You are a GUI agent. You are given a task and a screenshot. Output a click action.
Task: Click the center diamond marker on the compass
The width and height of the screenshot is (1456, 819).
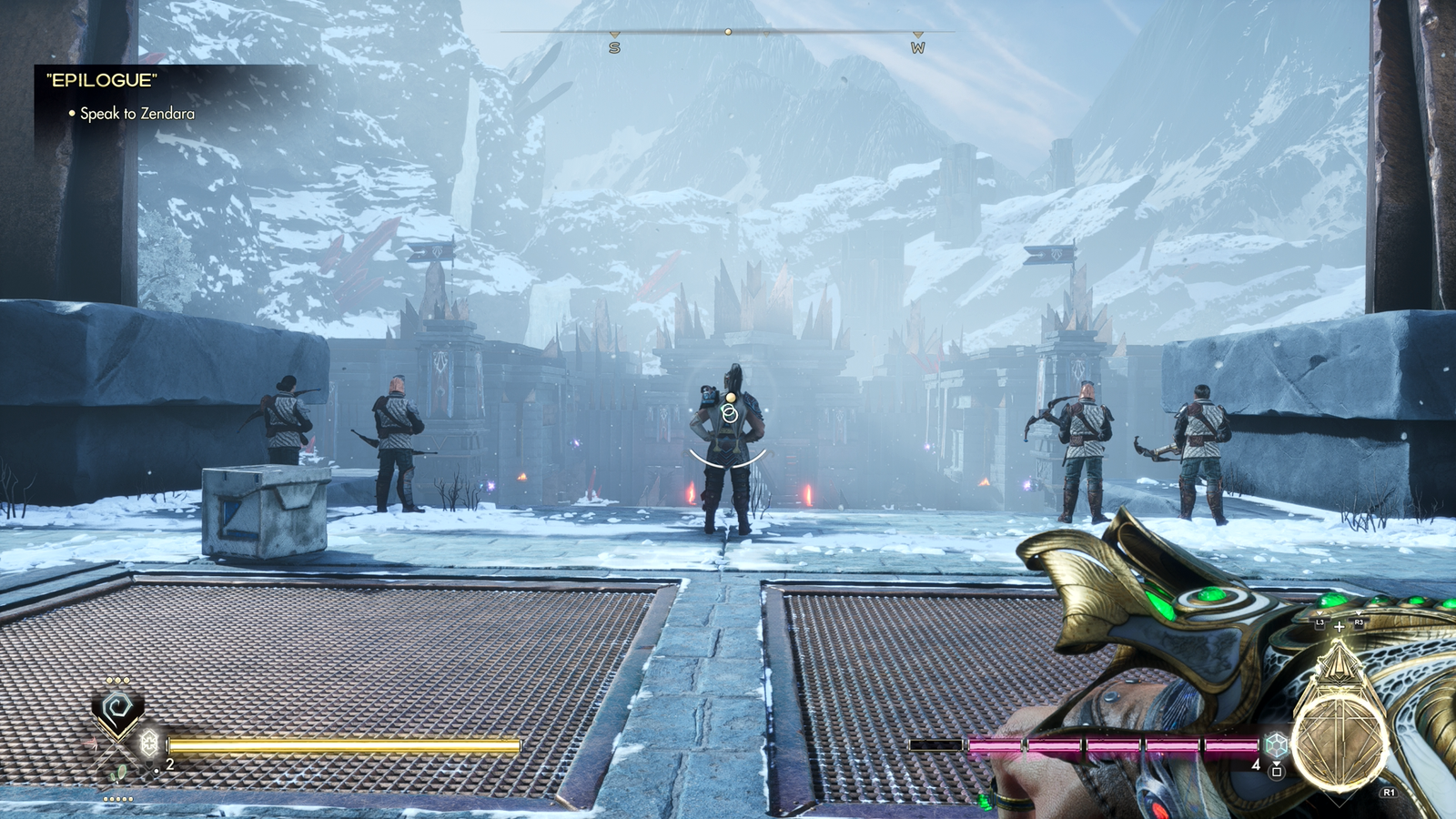[727, 32]
